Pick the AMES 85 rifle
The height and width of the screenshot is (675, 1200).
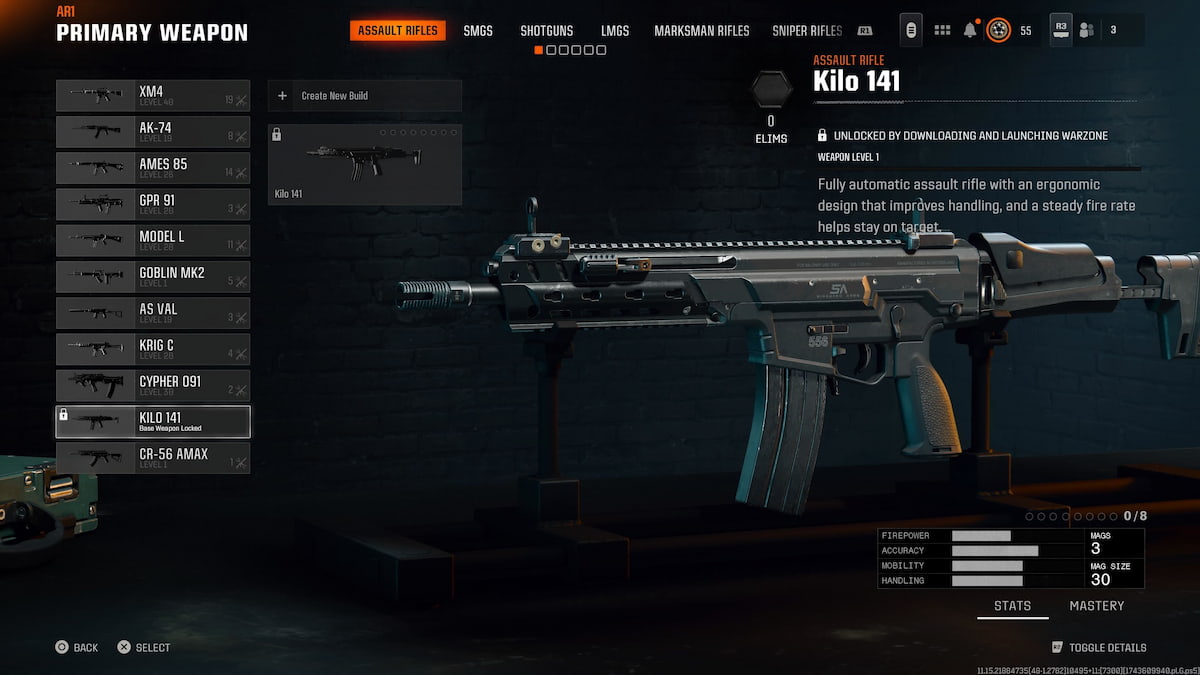click(x=153, y=168)
